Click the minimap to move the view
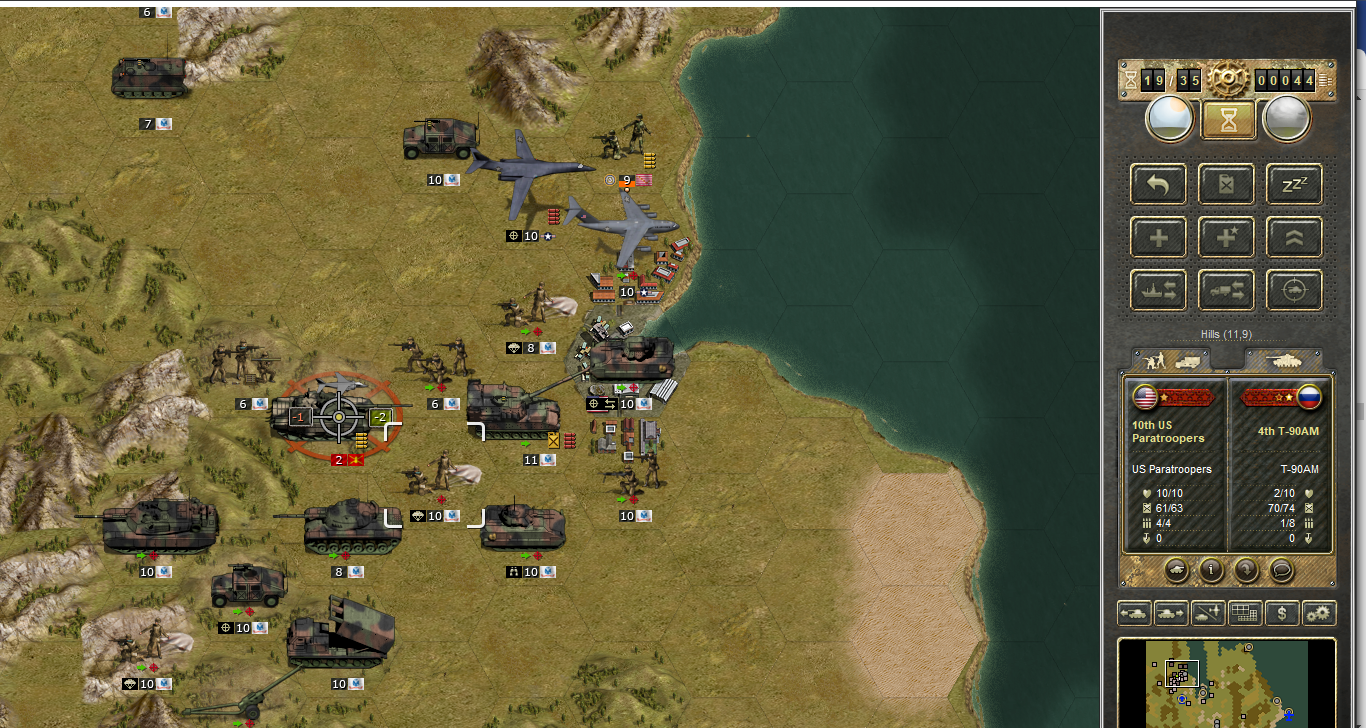 1226,683
